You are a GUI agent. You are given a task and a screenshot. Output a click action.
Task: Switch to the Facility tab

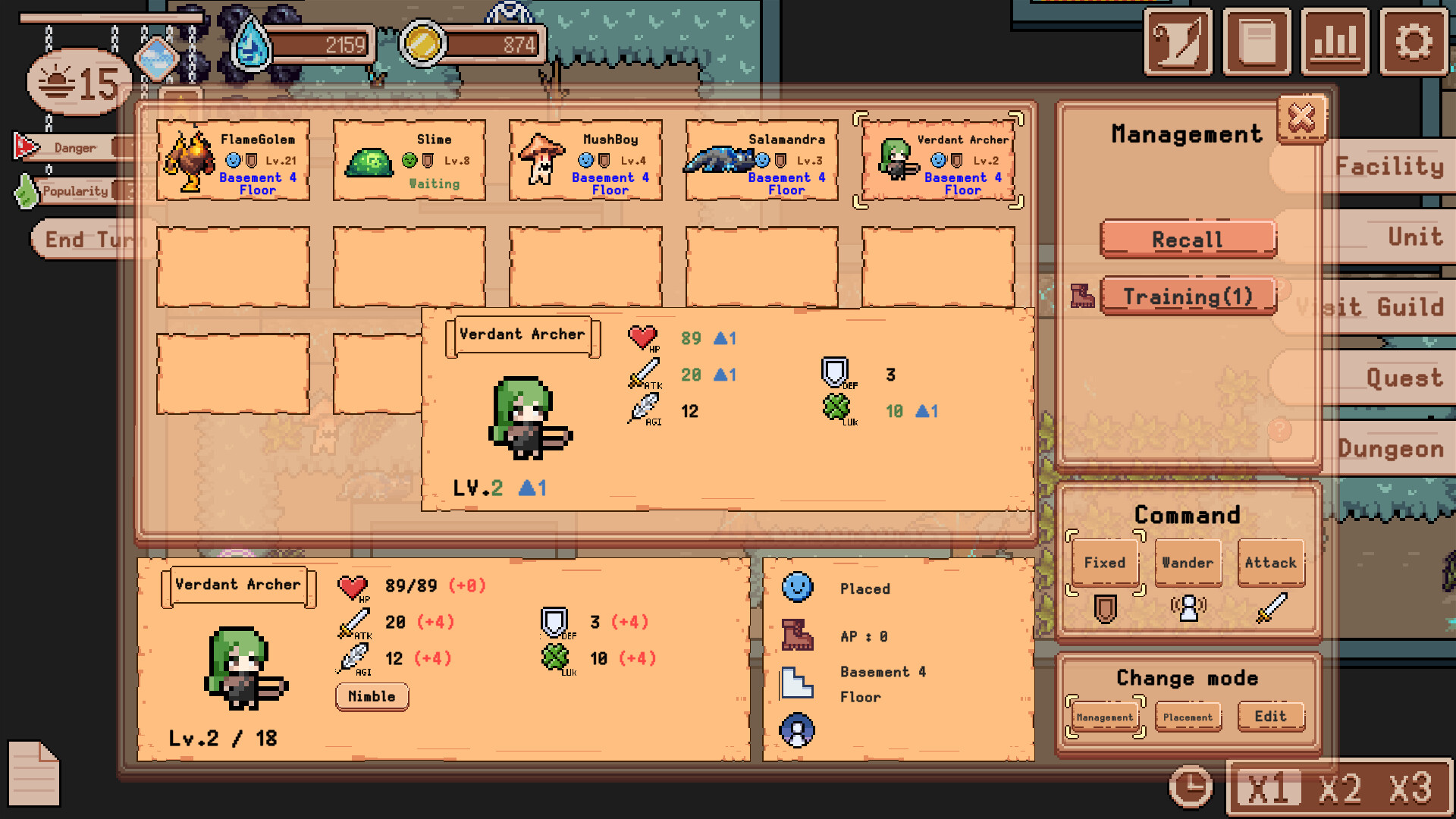[x=1388, y=166]
